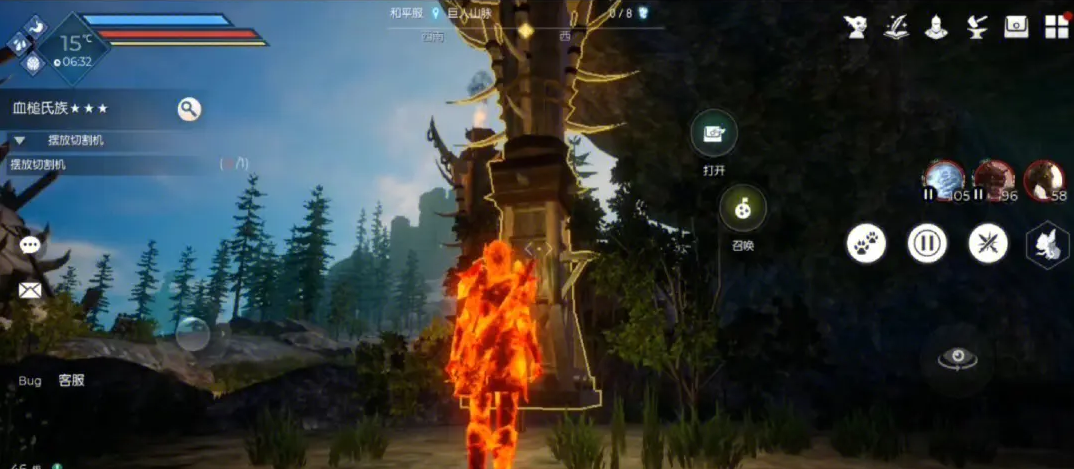Collapse the 摆放切割机 quest tracker arrow
The image size is (1074, 469).
coord(19,141)
